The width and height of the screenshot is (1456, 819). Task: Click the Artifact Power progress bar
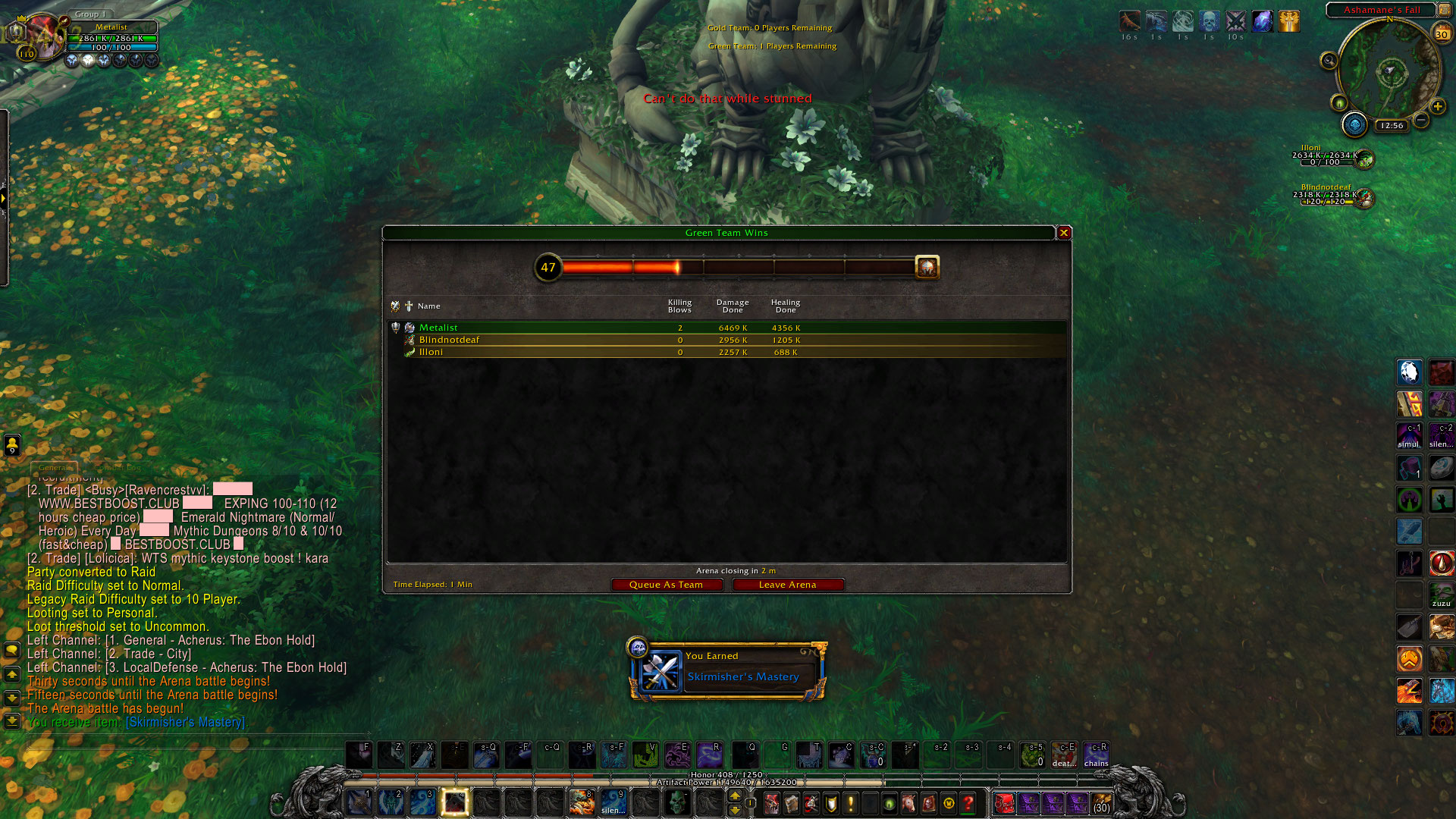coord(728,781)
